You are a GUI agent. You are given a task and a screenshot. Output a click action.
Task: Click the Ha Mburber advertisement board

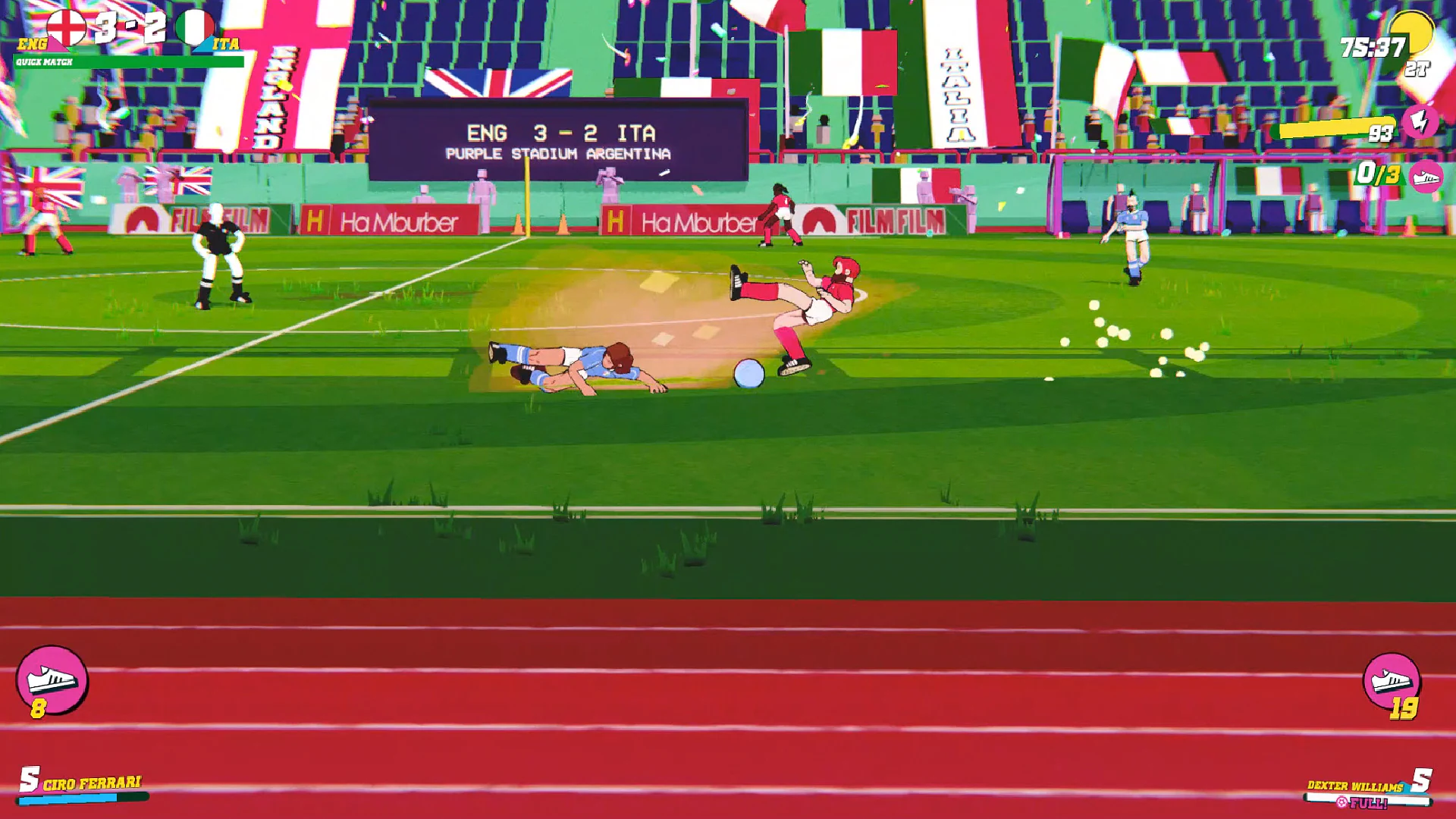[x=394, y=221]
